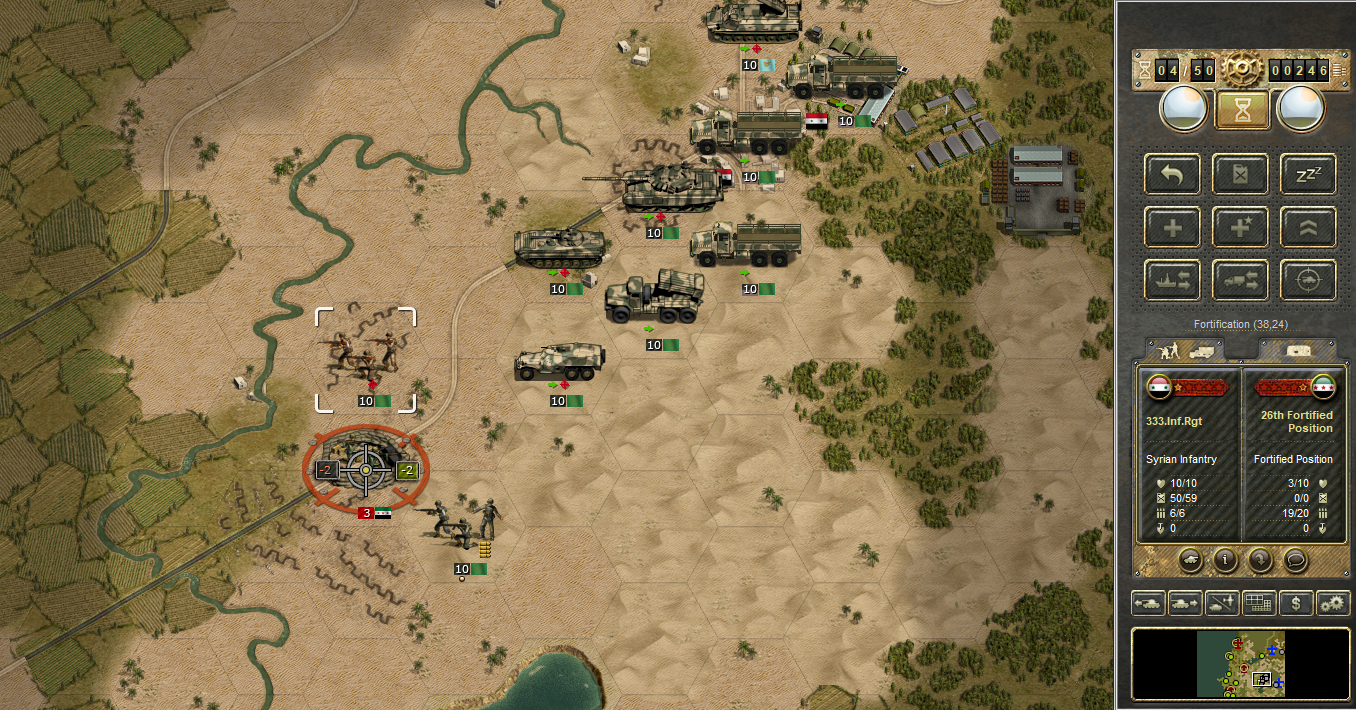Click the plain plus reinforcement button
The image size is (1356, 710).
tap(1173, 227)
